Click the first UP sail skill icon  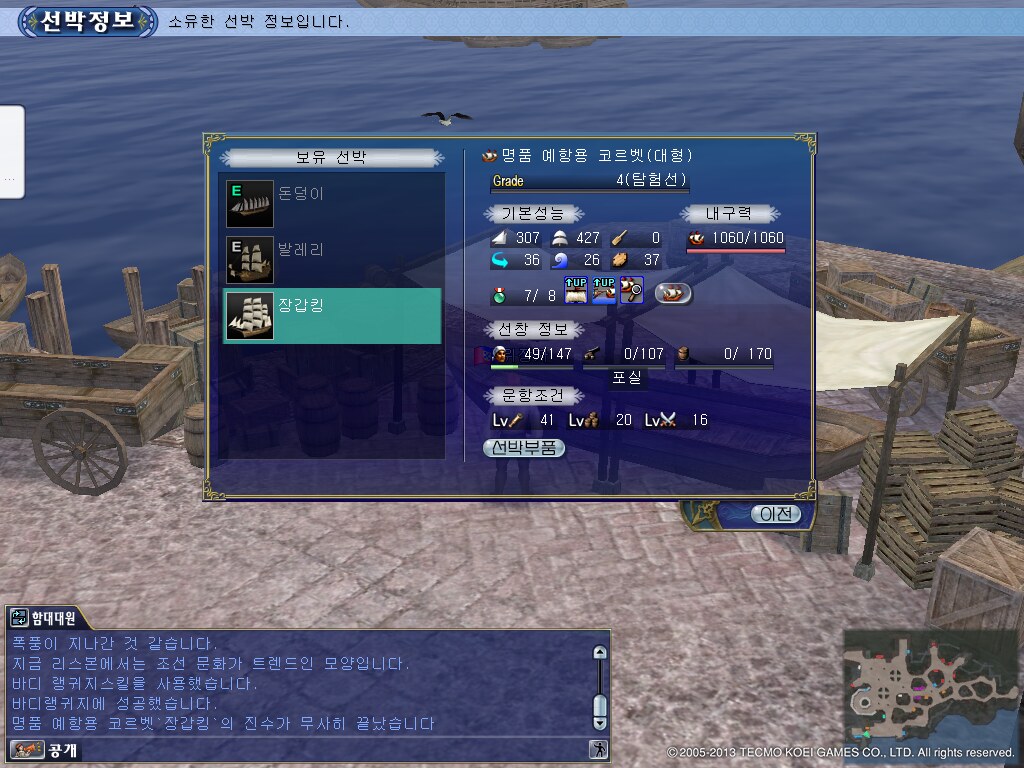pos(576,291)
